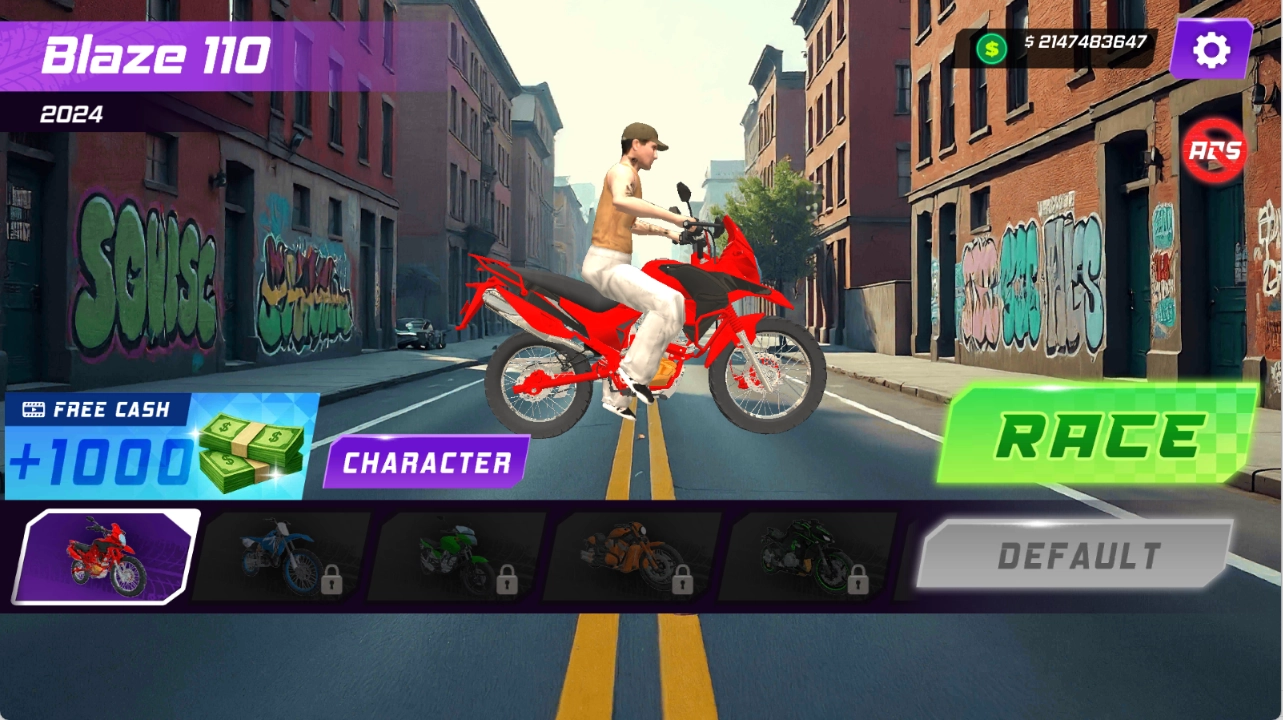
Task: Choose the locked blue dirt bike
Action: [281, 556]
